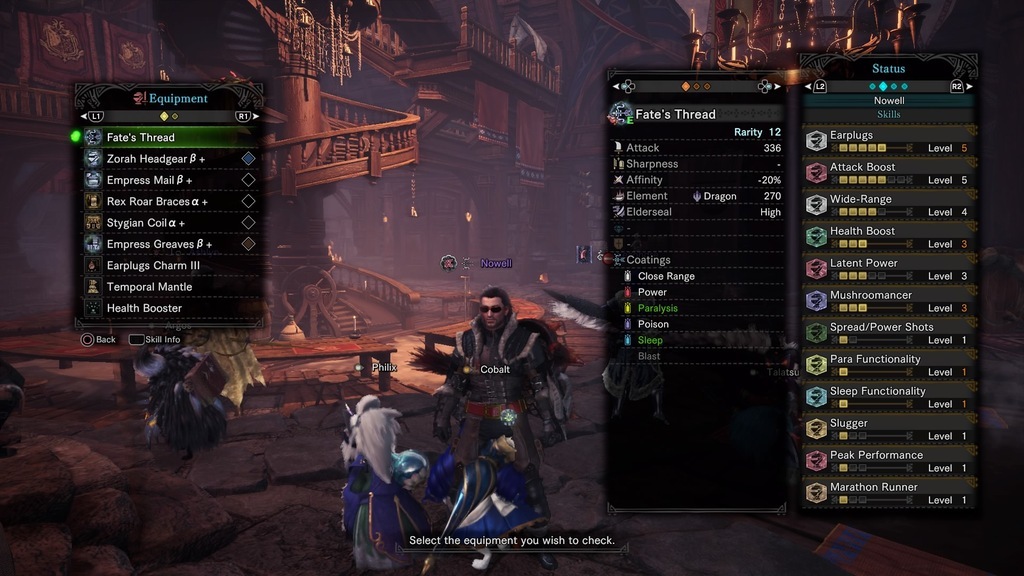Choose the Zorah Headgear β + entry
1024x576 pixels.
click(165, 159)
